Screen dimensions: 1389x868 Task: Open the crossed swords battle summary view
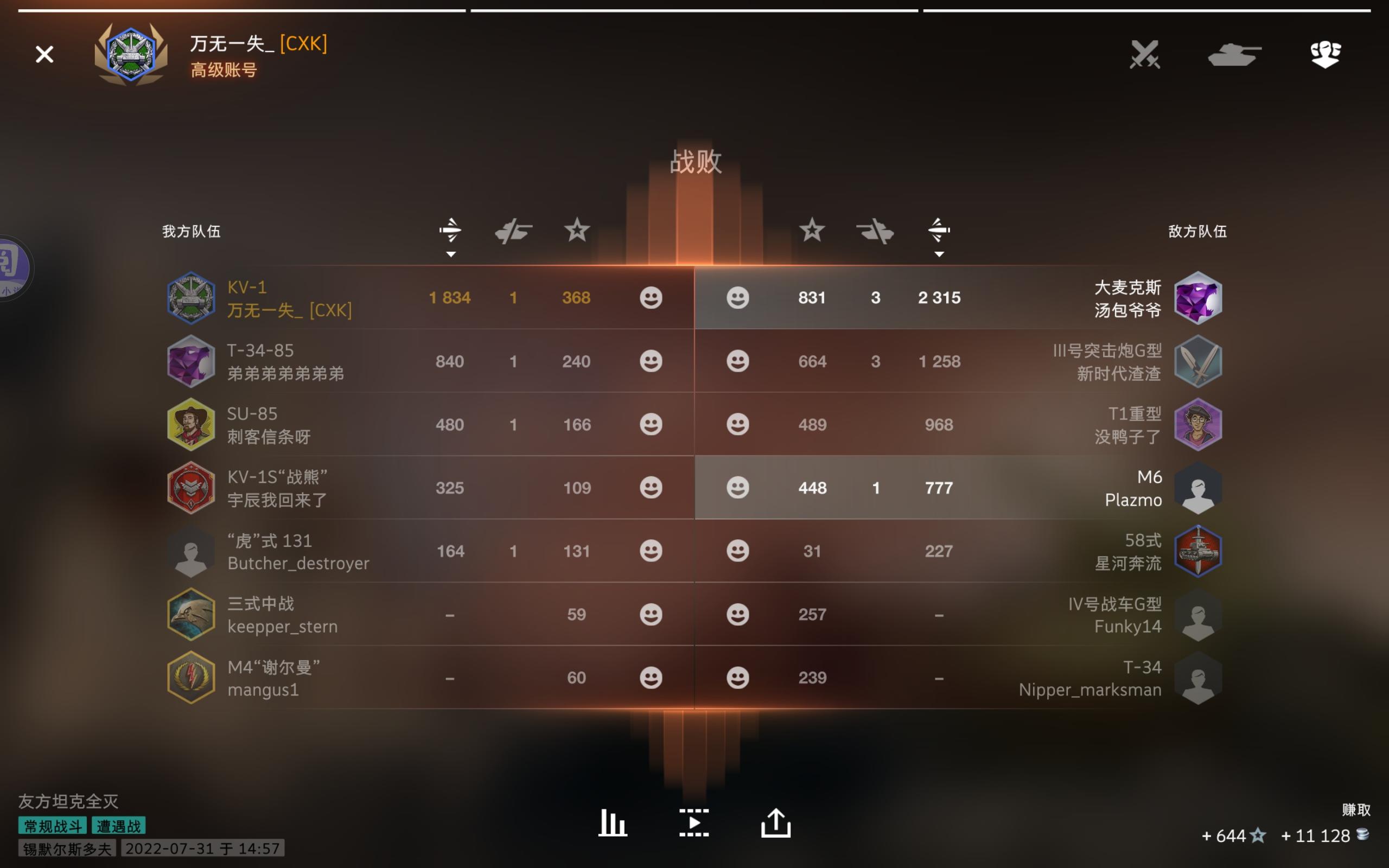(1145, 55)
